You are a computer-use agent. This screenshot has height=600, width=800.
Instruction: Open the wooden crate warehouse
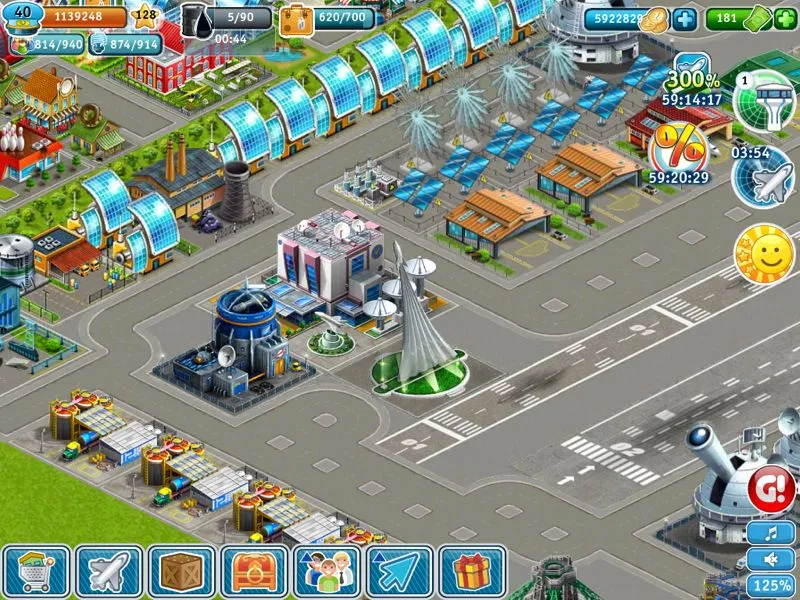pyautogui.click(x=181, y=571)
